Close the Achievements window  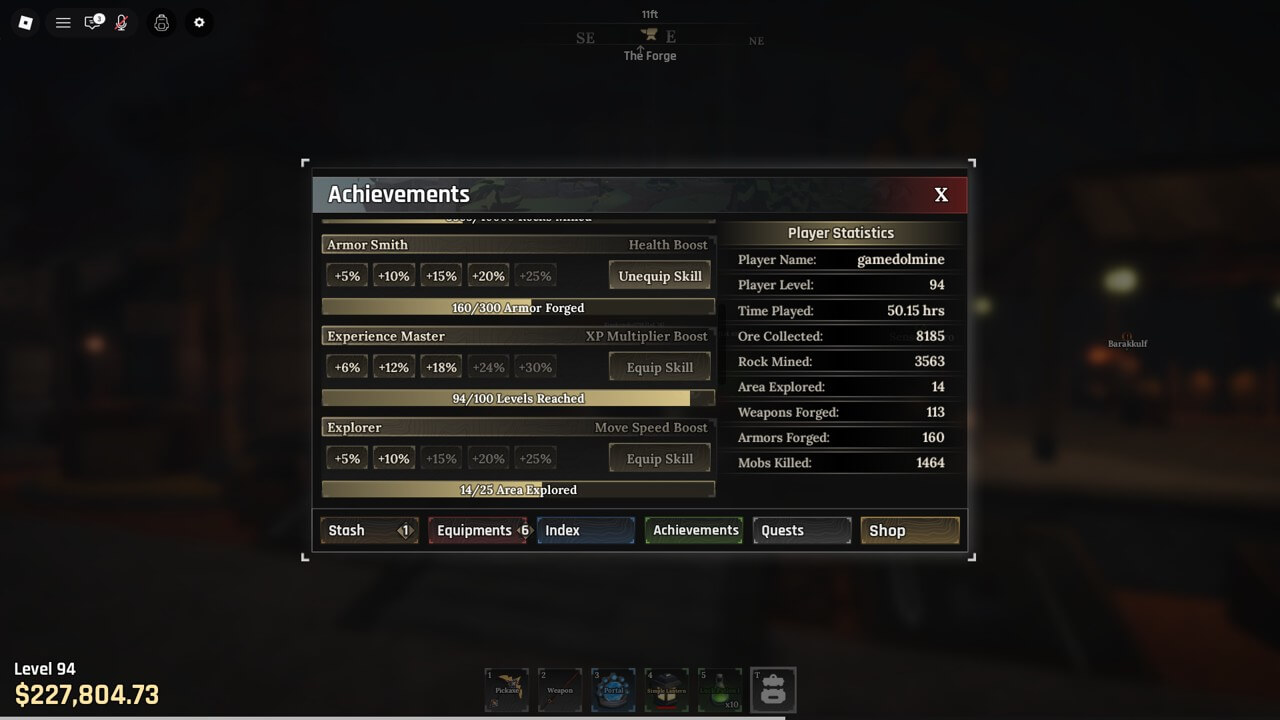[x=940, y=195]
